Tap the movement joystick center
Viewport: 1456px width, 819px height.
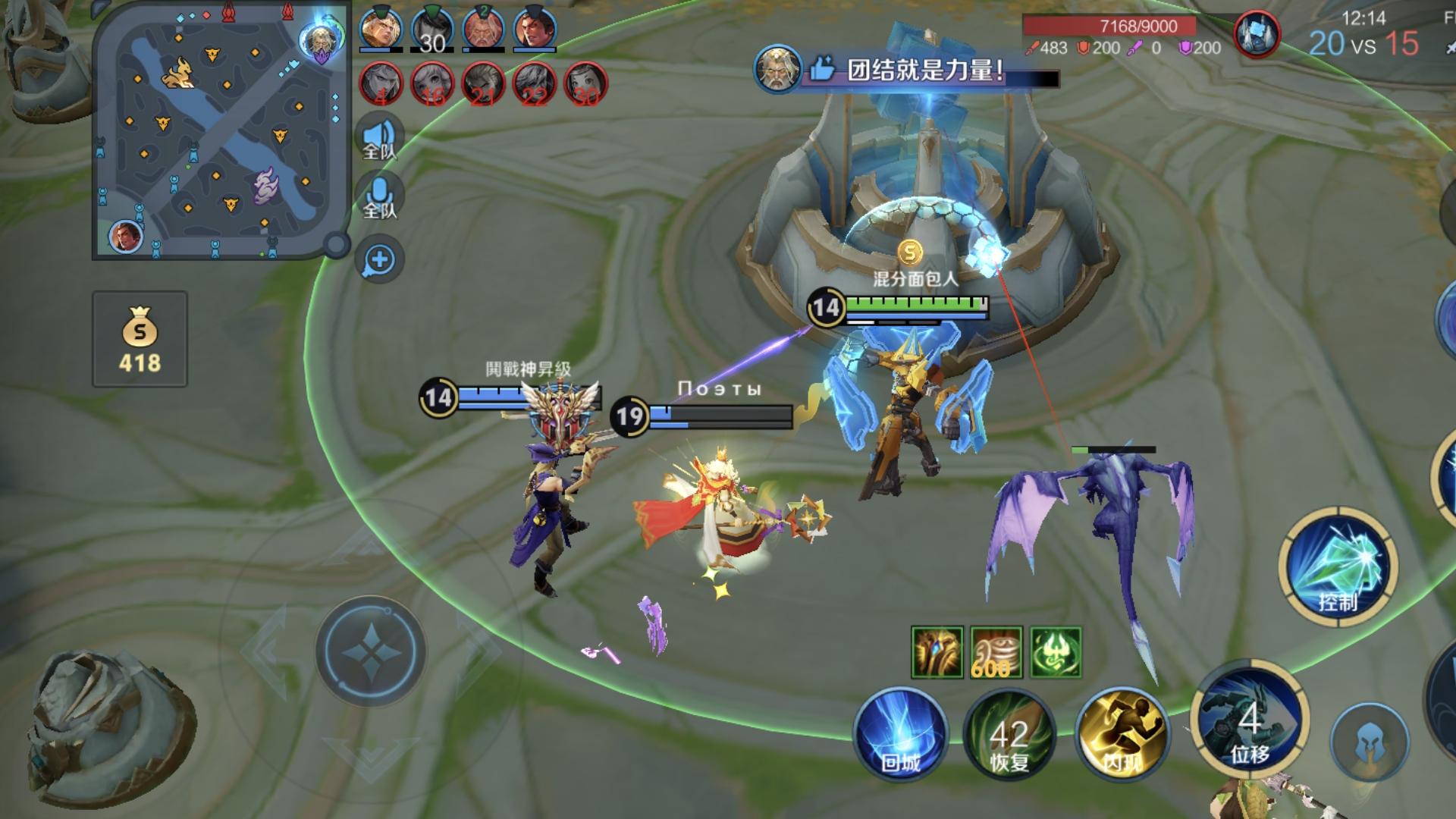pyautogui.click(x=371, y=651)
